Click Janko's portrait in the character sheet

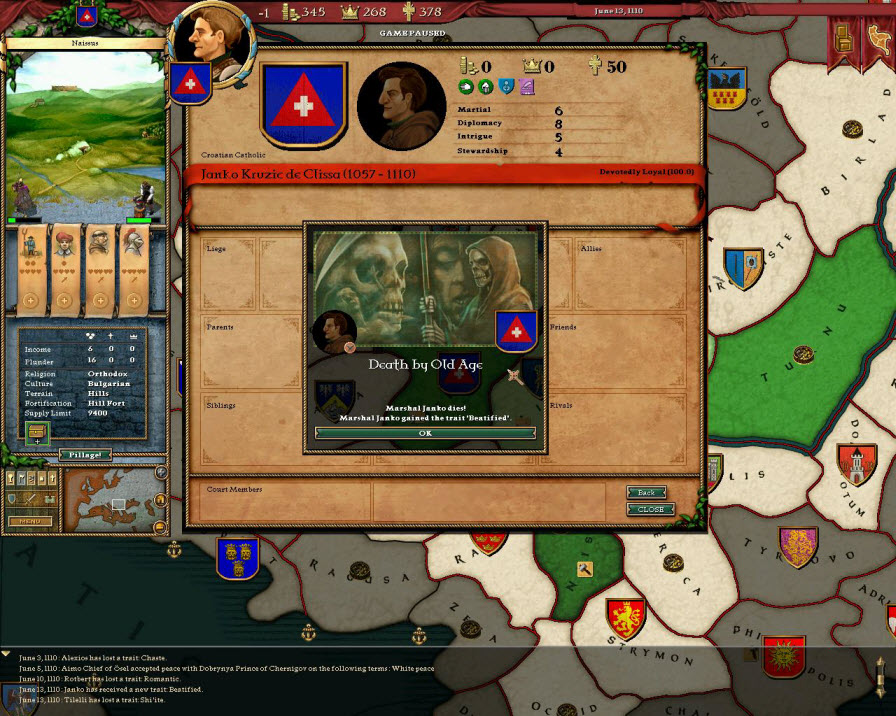[x=401, y=107]
